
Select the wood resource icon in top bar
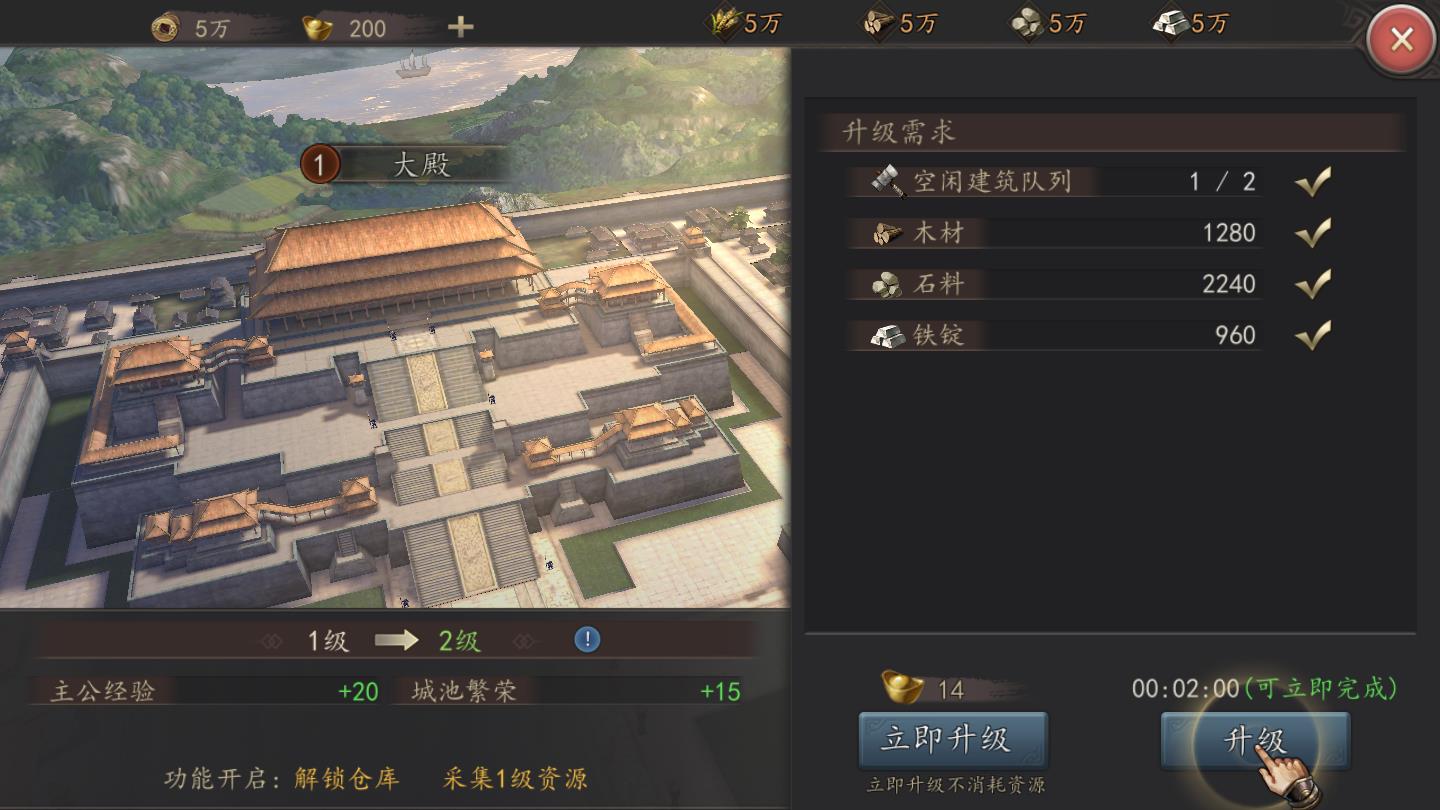[x=878, y=22]
